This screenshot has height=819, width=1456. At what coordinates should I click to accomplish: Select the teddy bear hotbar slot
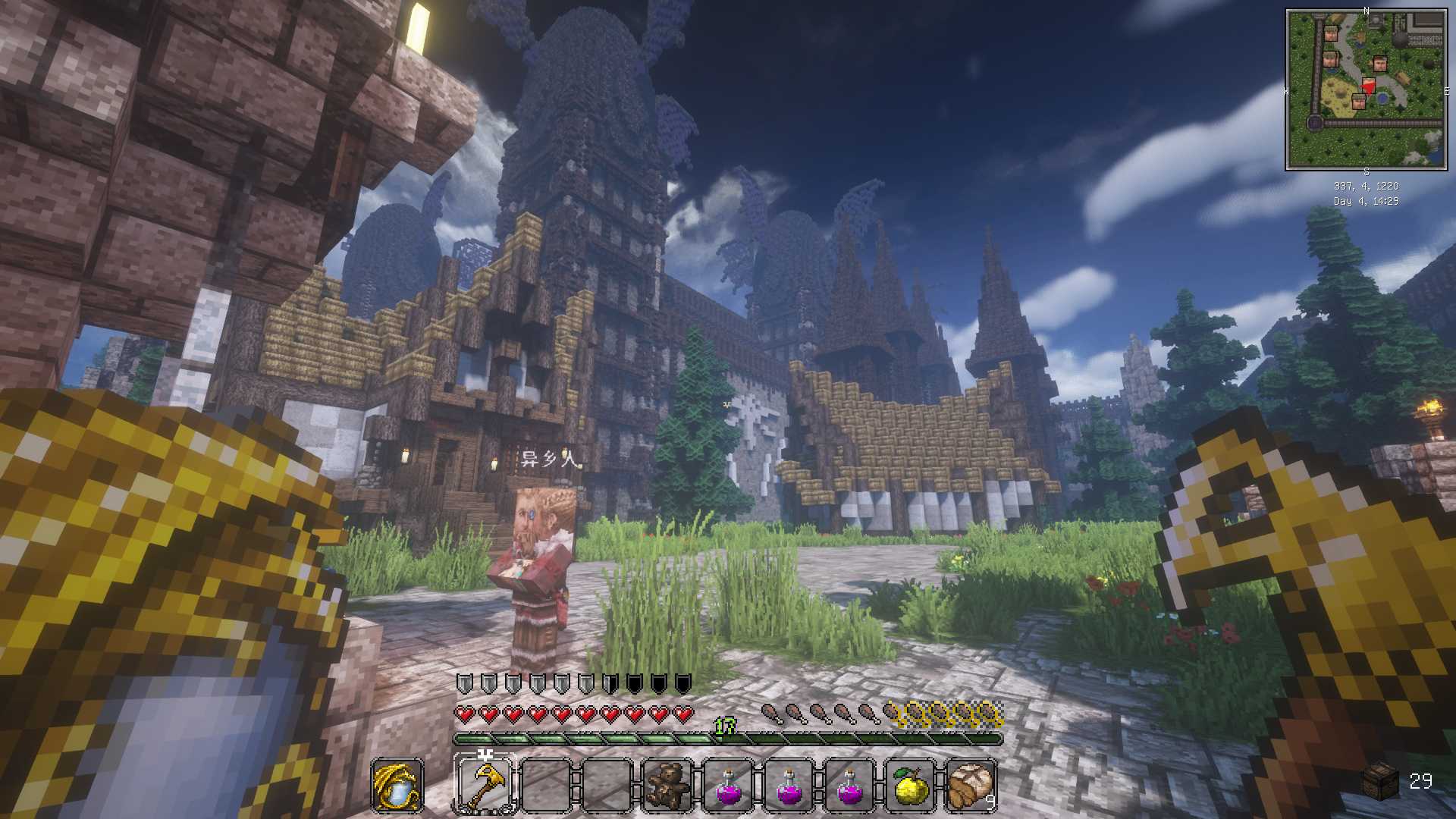667,785
